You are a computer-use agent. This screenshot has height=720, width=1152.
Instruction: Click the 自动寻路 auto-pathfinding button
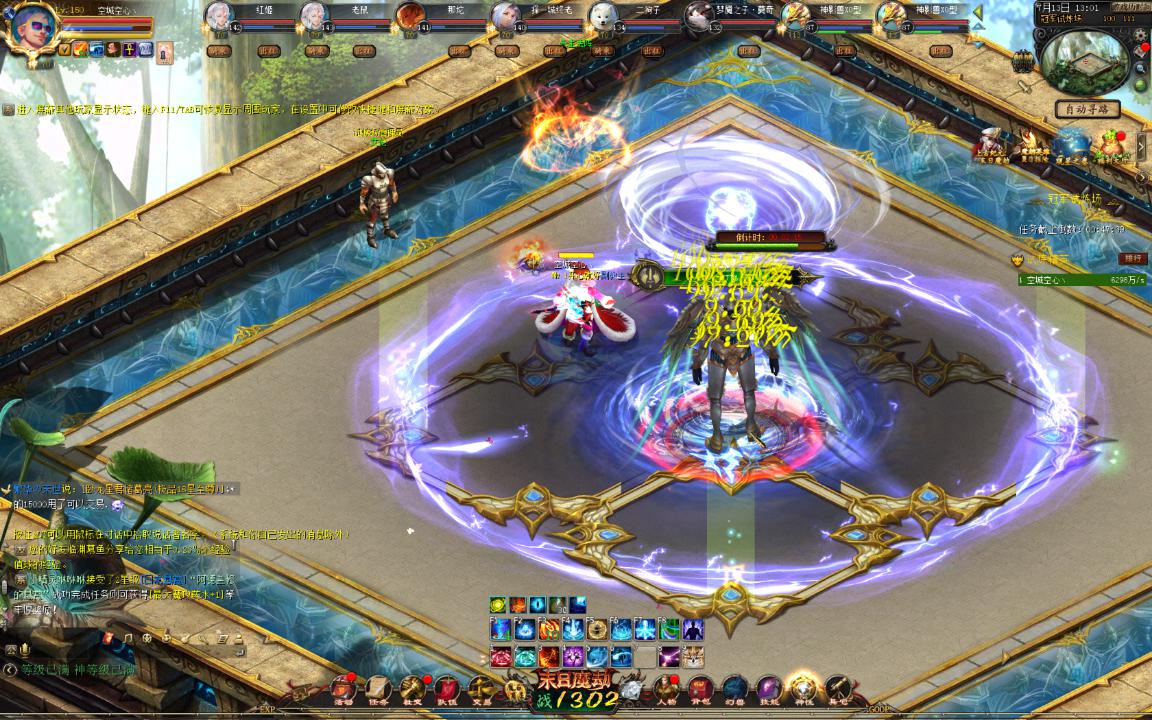click(x=1087, y=109)
